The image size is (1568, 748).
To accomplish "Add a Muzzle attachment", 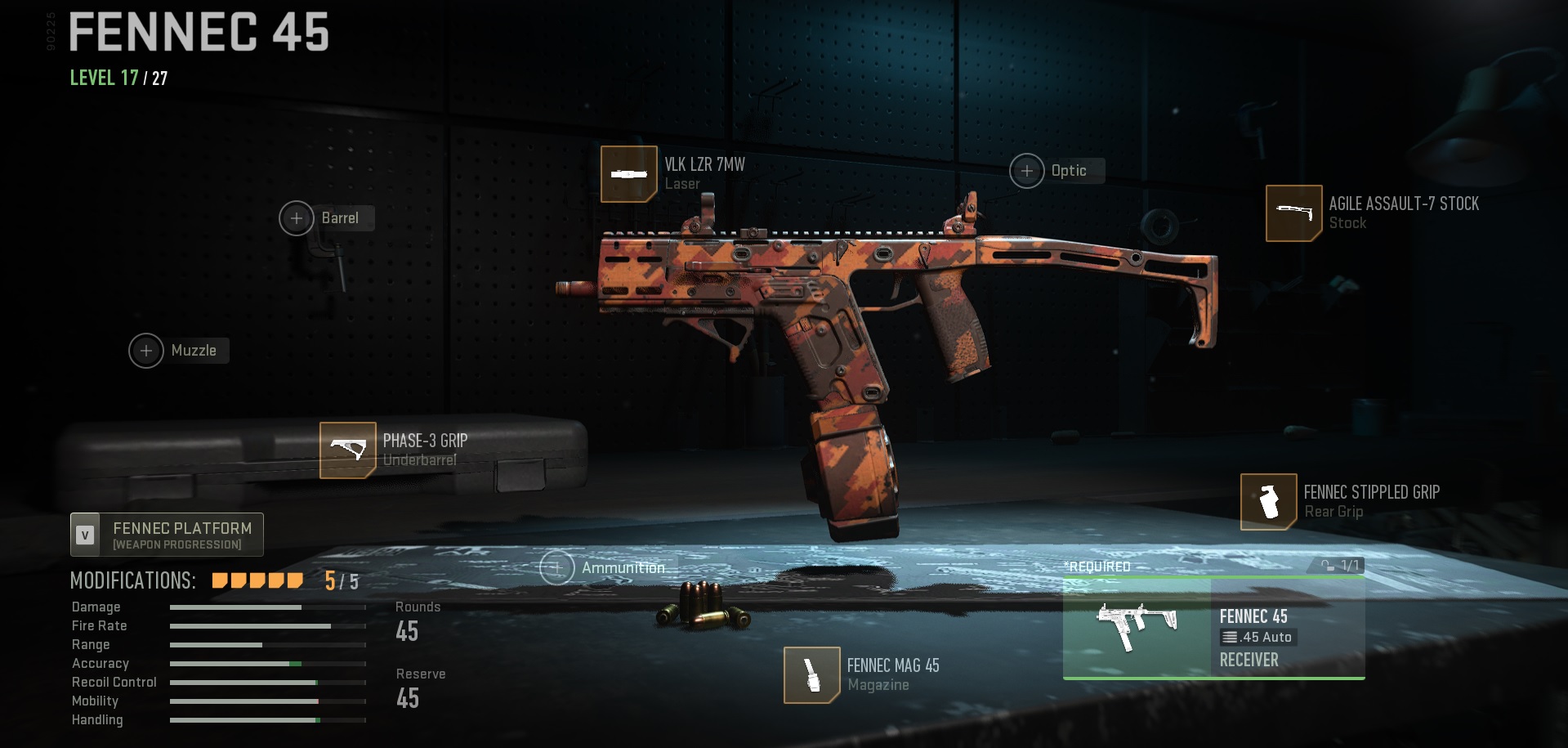I will pos(147,351).
